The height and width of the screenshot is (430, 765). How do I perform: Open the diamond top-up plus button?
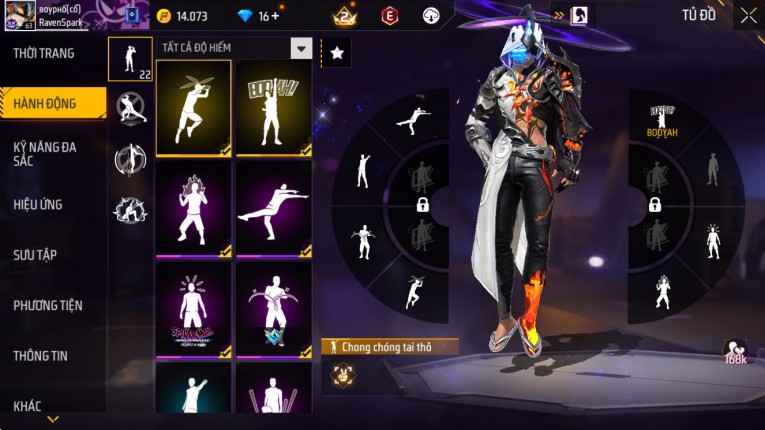tap(275, 16)
